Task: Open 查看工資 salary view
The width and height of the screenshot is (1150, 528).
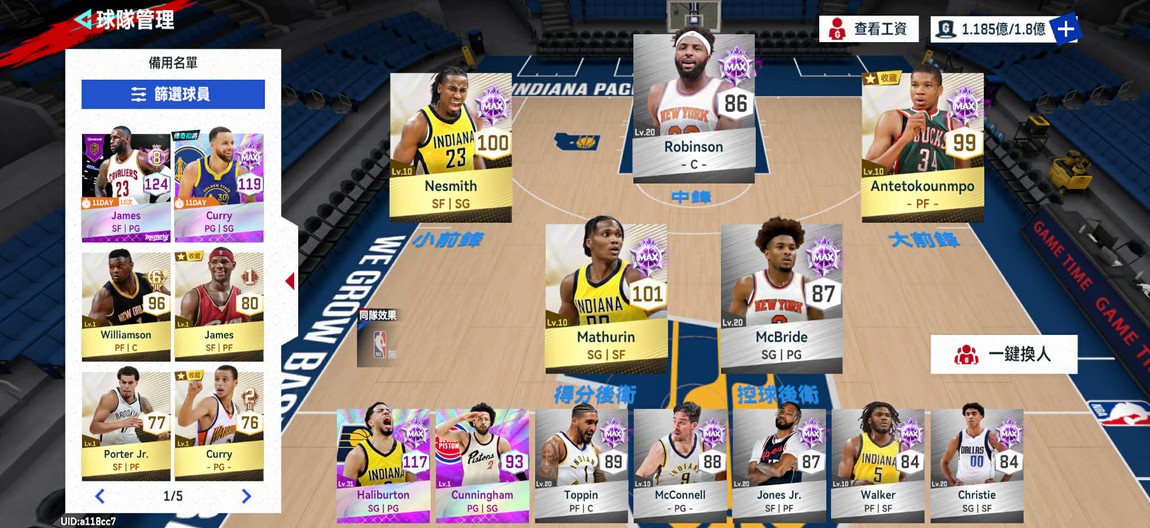Action: 868,29
